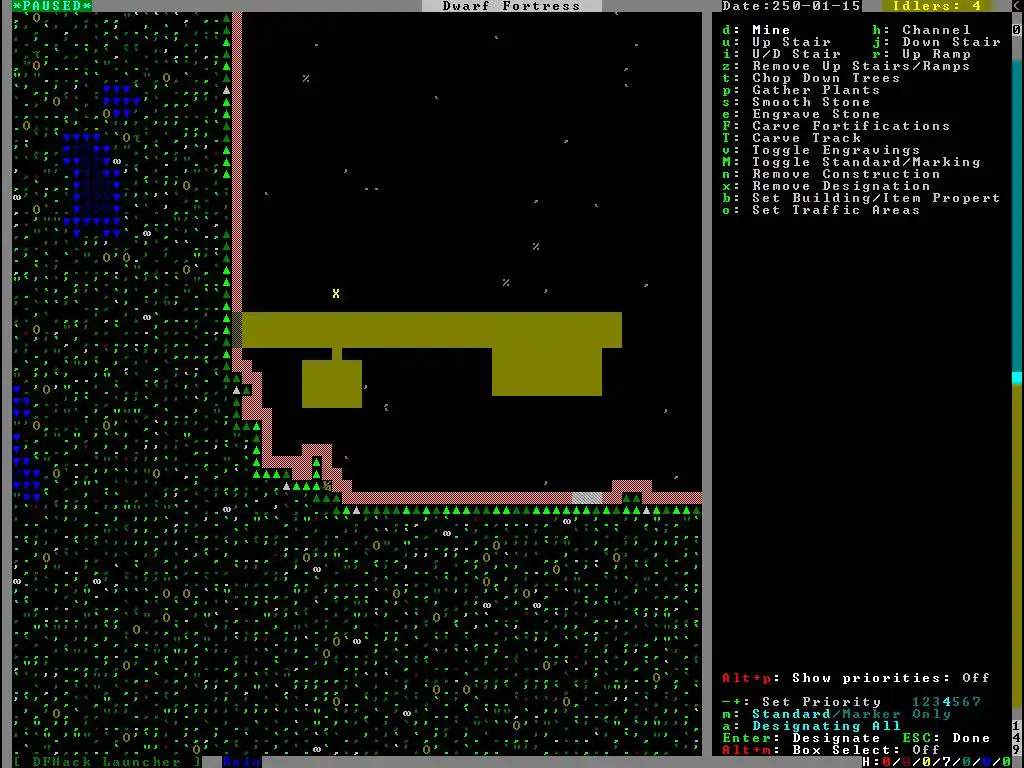The height and width of the screenshot is (768, 1024).
Task: Select the Up Ramp designation
Action: tap(936, 54)
